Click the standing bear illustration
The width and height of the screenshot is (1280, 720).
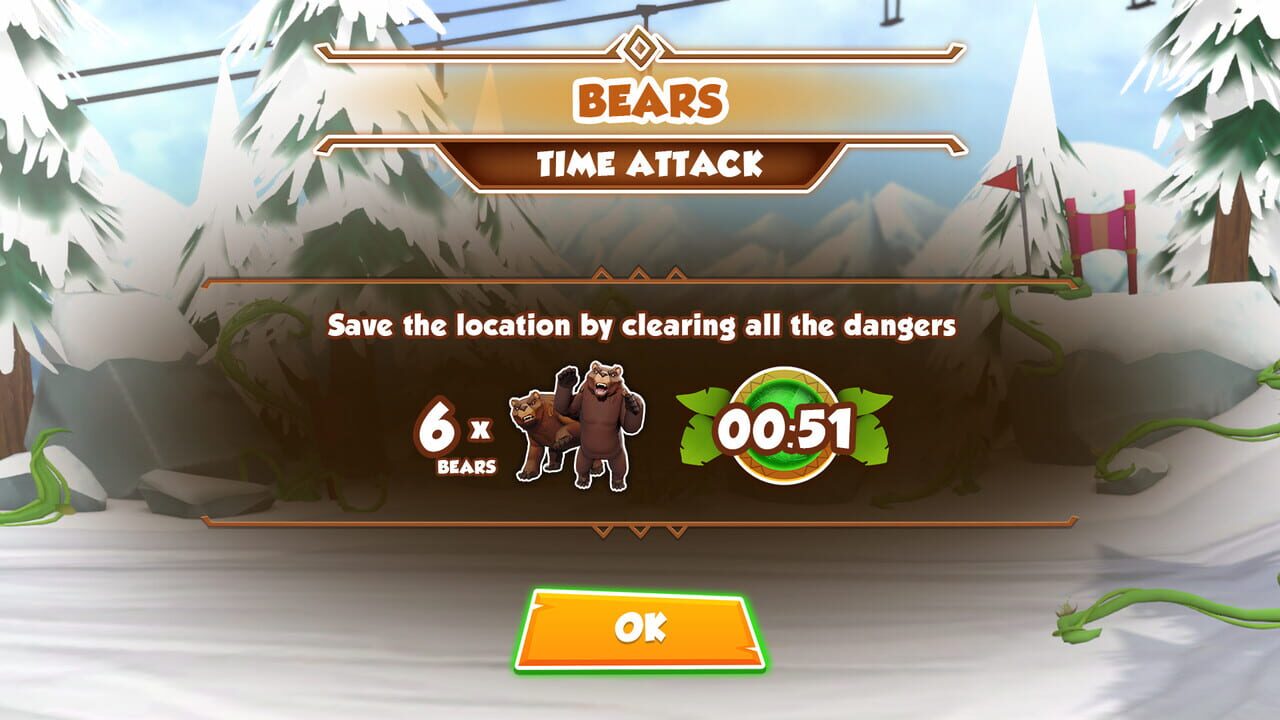(x=600, y=425)
